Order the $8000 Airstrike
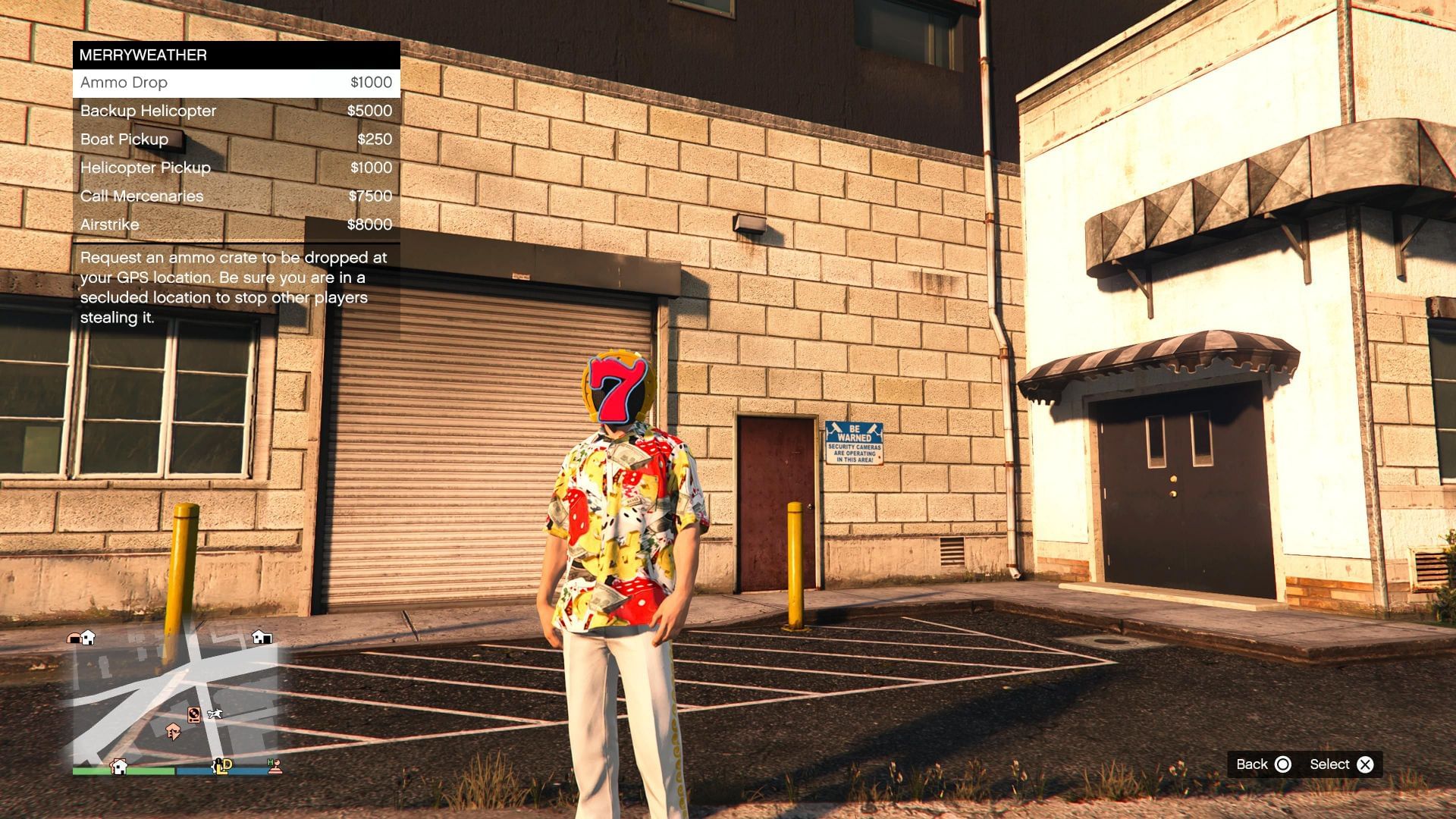1456x819 pixels. click(x=236, y=224)
